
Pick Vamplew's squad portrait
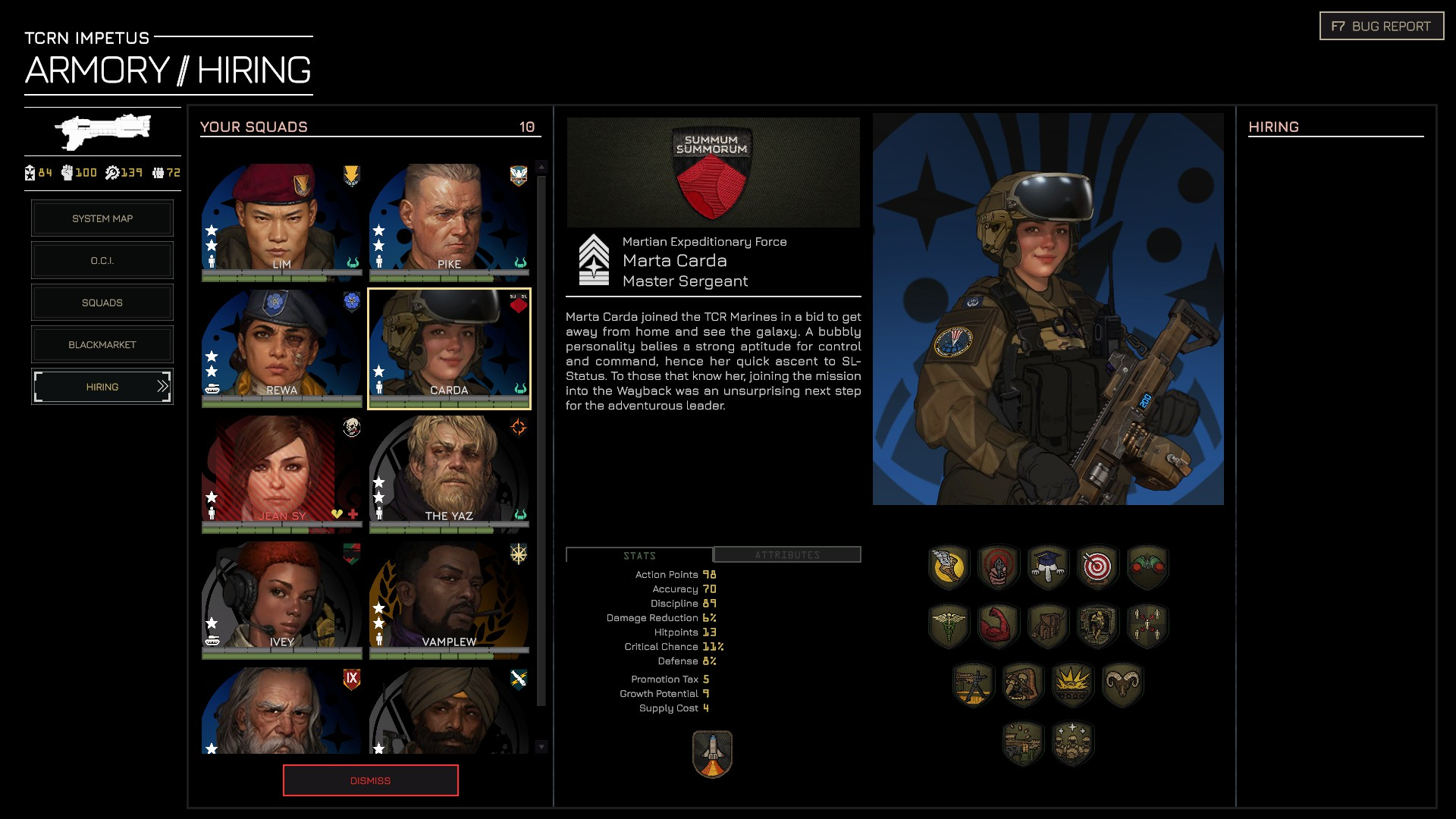[x=449, y=598]
